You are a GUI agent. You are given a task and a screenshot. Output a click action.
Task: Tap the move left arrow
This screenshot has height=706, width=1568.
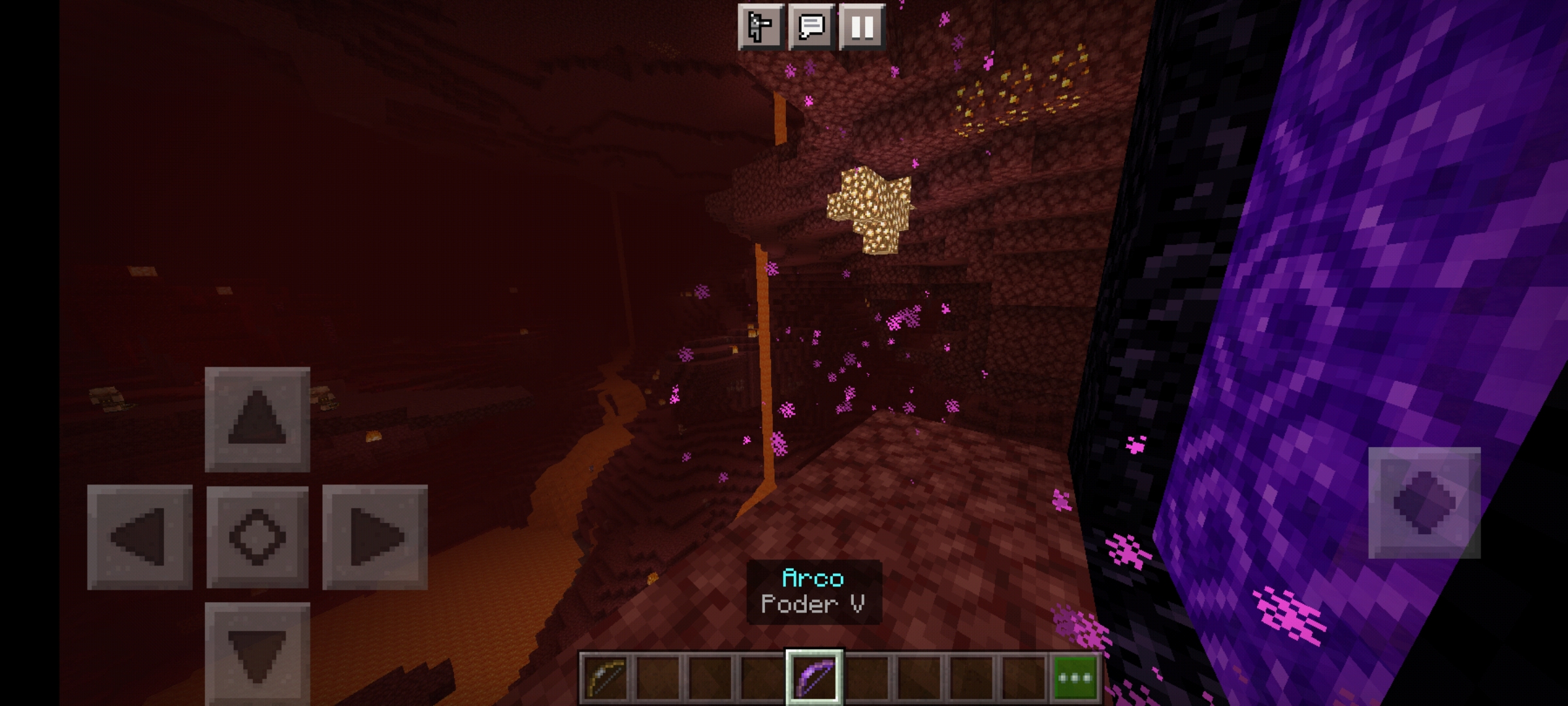click(140, 537)
